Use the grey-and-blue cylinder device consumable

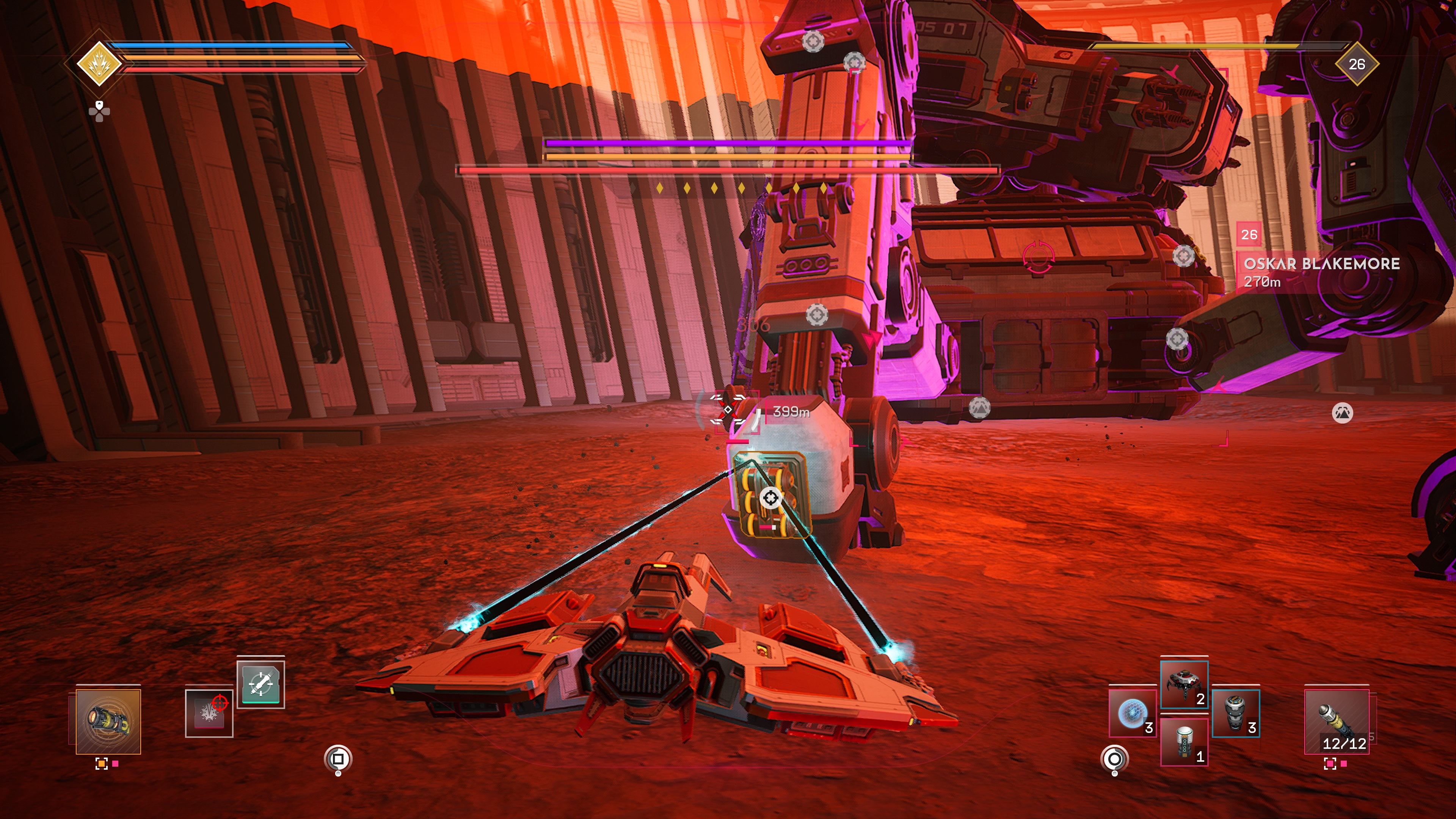(x=1236, y=713)
